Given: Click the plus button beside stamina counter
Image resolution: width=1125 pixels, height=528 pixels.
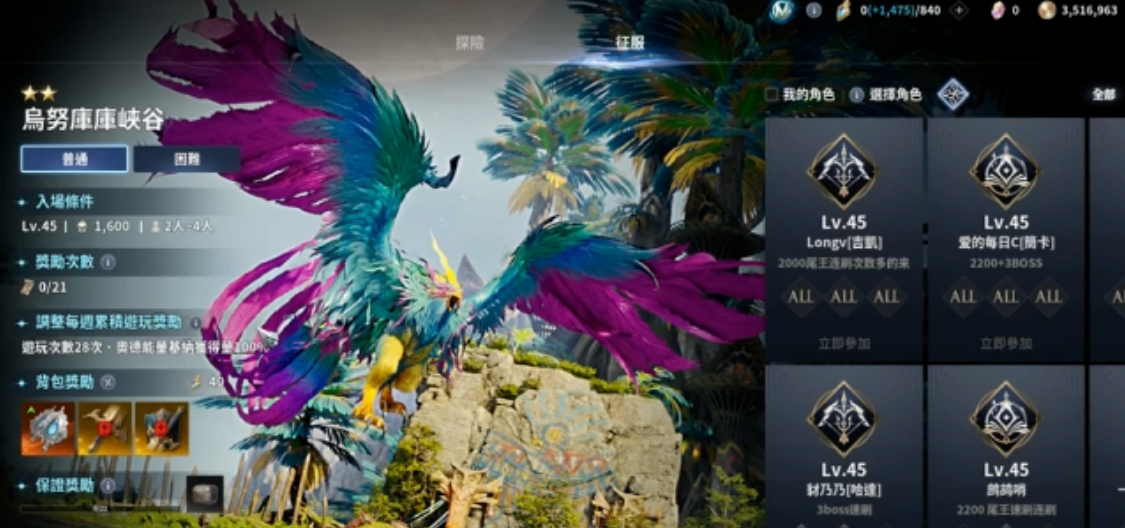Looking at the screenshot, I should (958, 10).
